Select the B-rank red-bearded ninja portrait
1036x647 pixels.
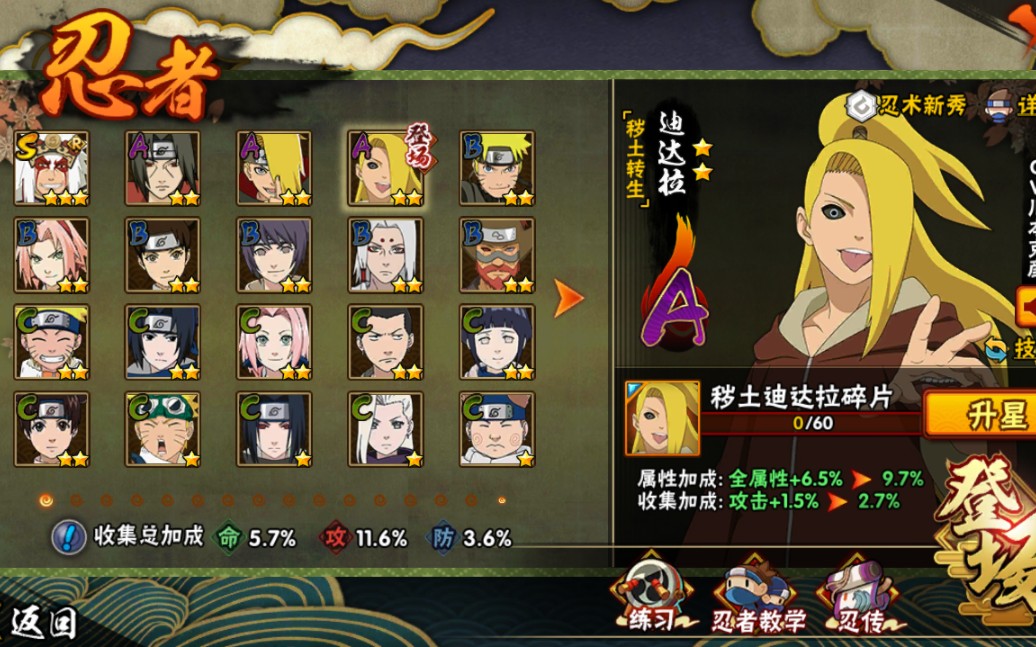coord(497,255)
